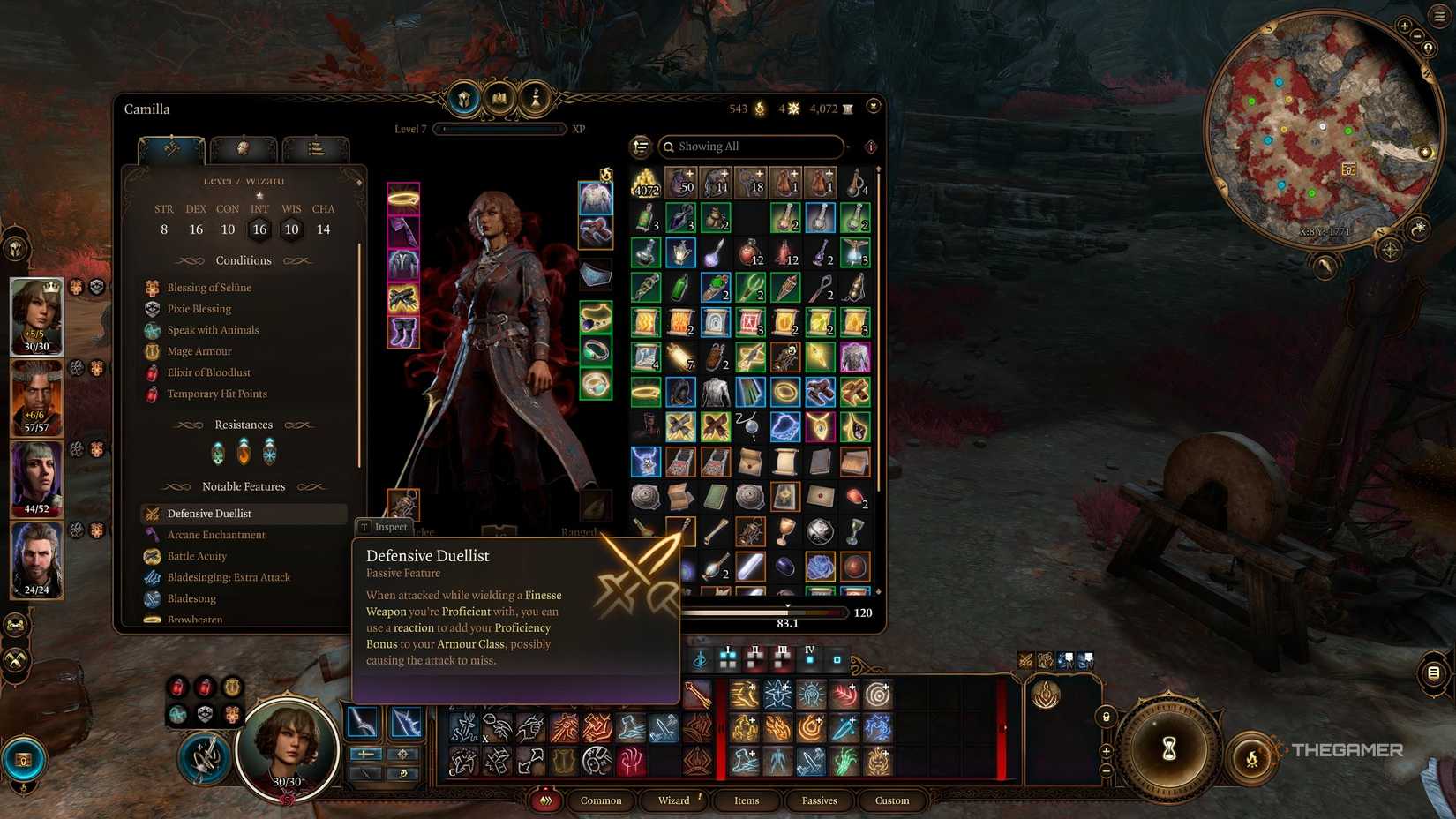Open the Showing All filter dropdown arrow
Screen dimensions: 1456x819
pyautogui.click(x=848, y=147)
